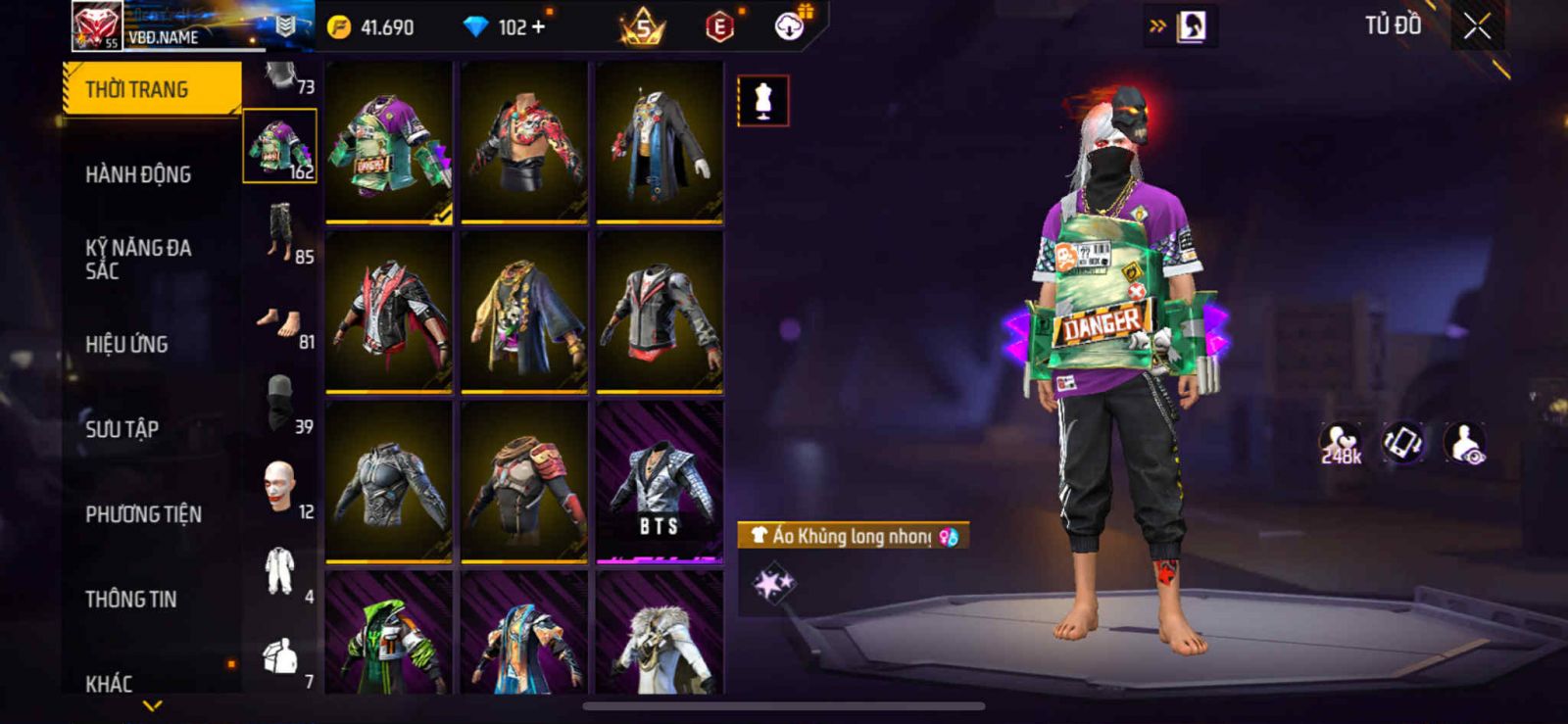Choose the pants subcategory with 85 items

point(281,232)
